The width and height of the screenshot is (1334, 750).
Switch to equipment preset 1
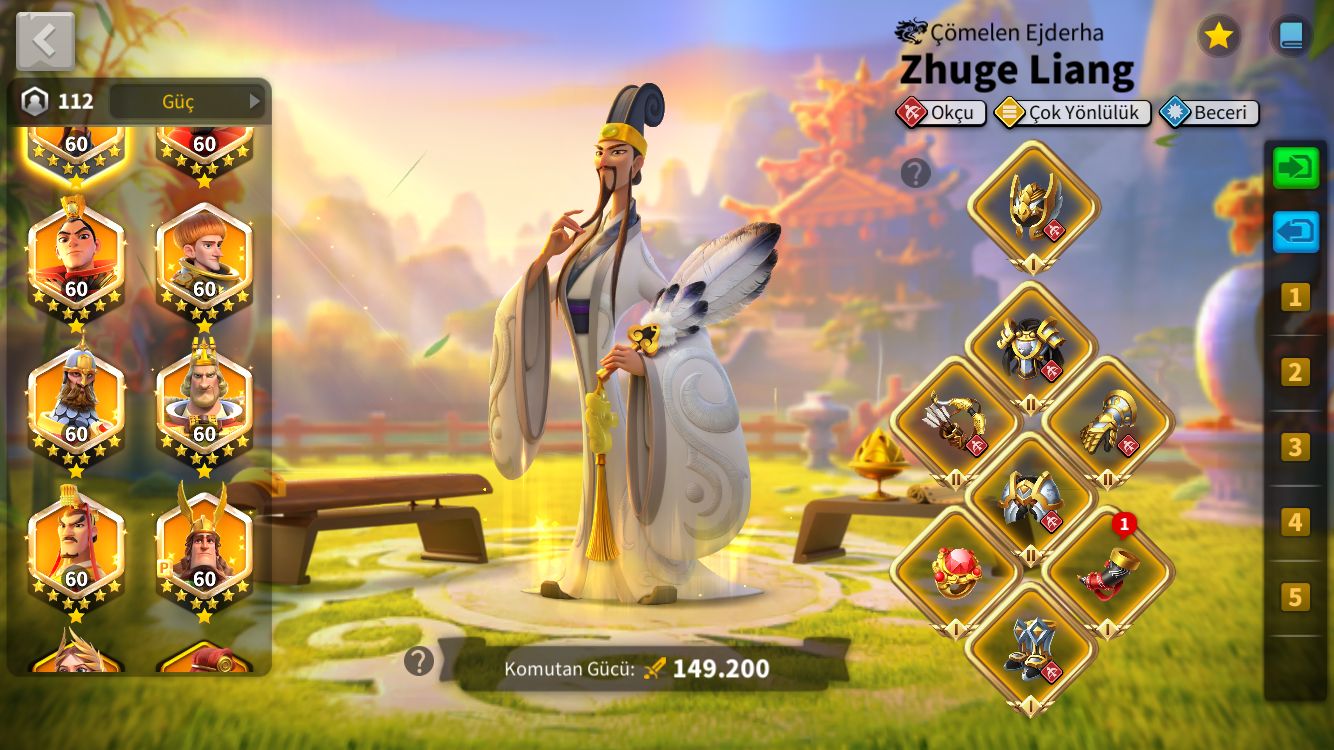tap(1295, 297)
